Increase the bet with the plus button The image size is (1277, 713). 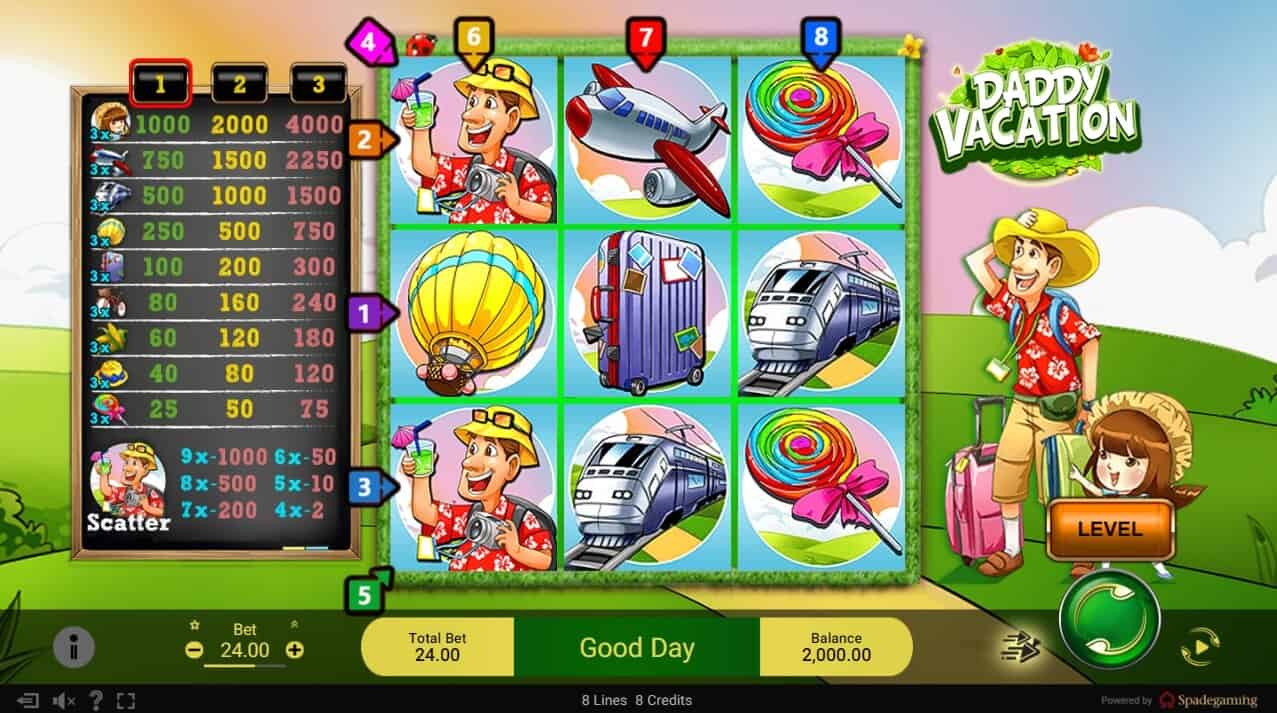click(294, 649)
